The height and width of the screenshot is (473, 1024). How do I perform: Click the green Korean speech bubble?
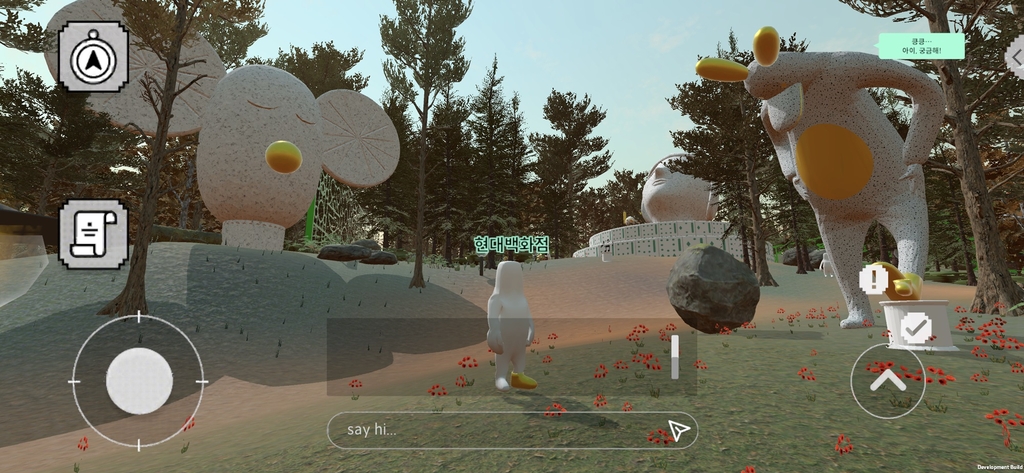921,45
